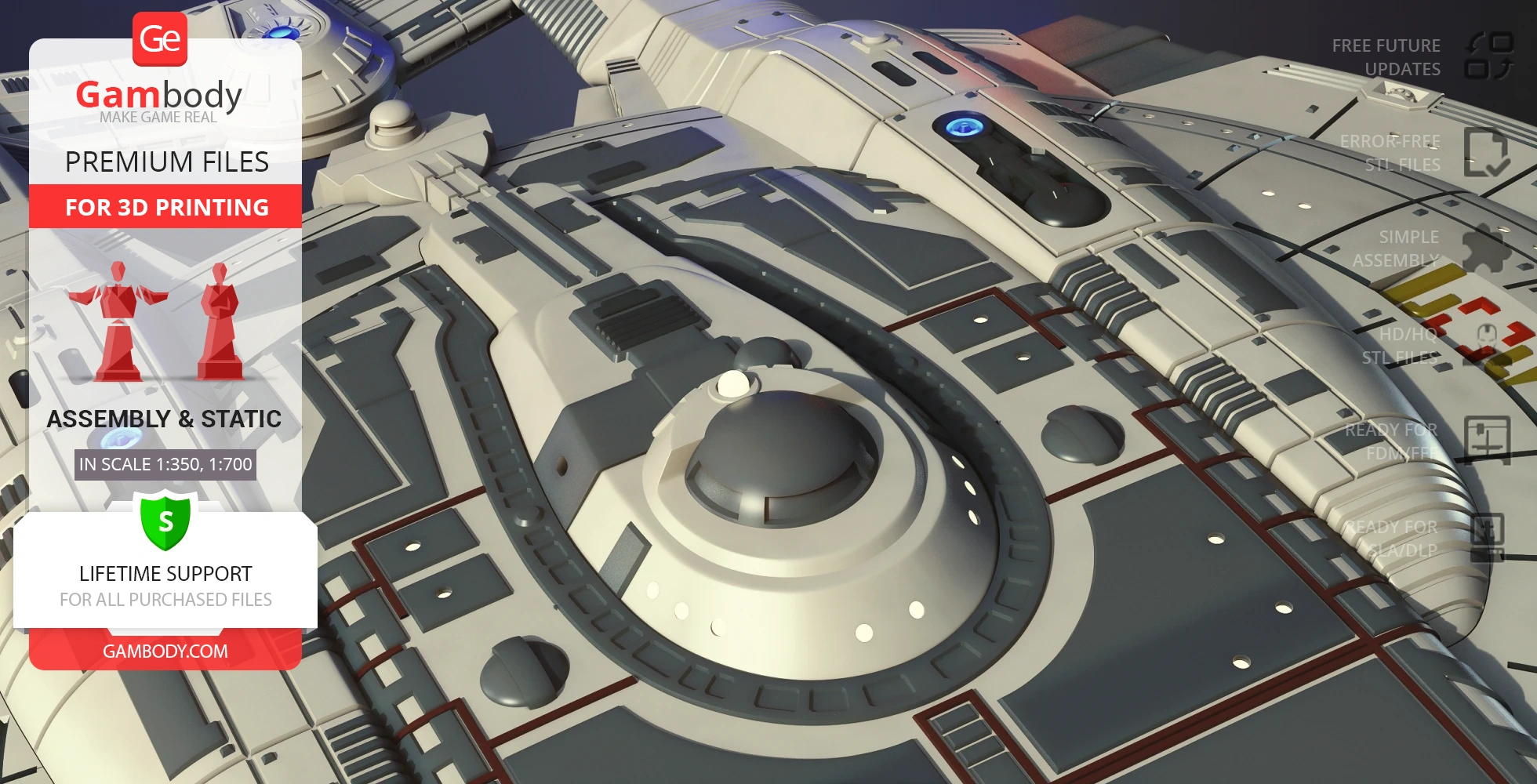Select the Ready for SLA/DLP printer icon

coord(1487,537)
